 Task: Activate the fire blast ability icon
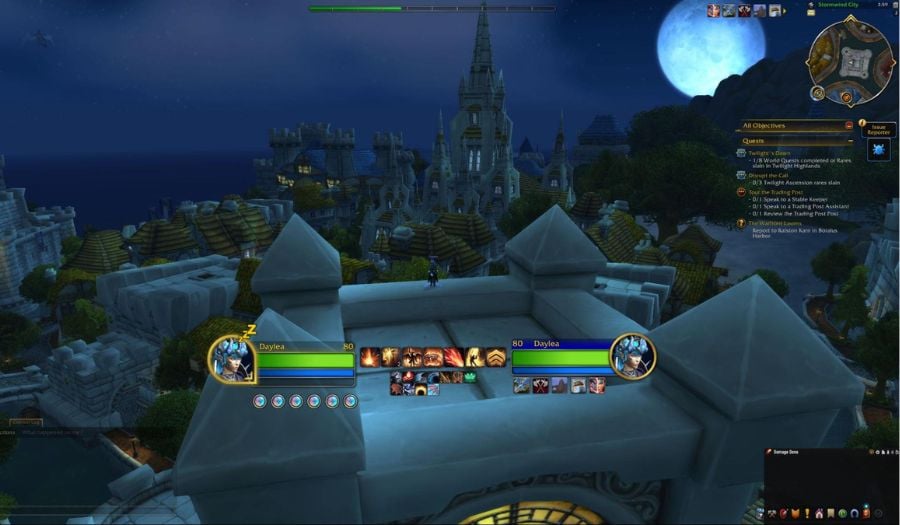coord(369,357)
